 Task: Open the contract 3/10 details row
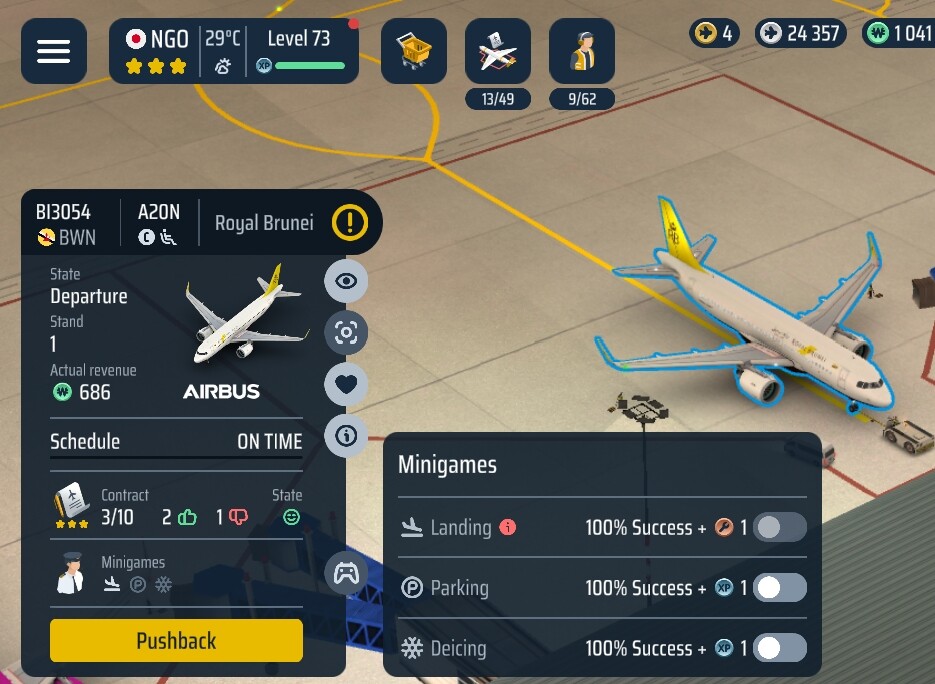click(176, 507)
